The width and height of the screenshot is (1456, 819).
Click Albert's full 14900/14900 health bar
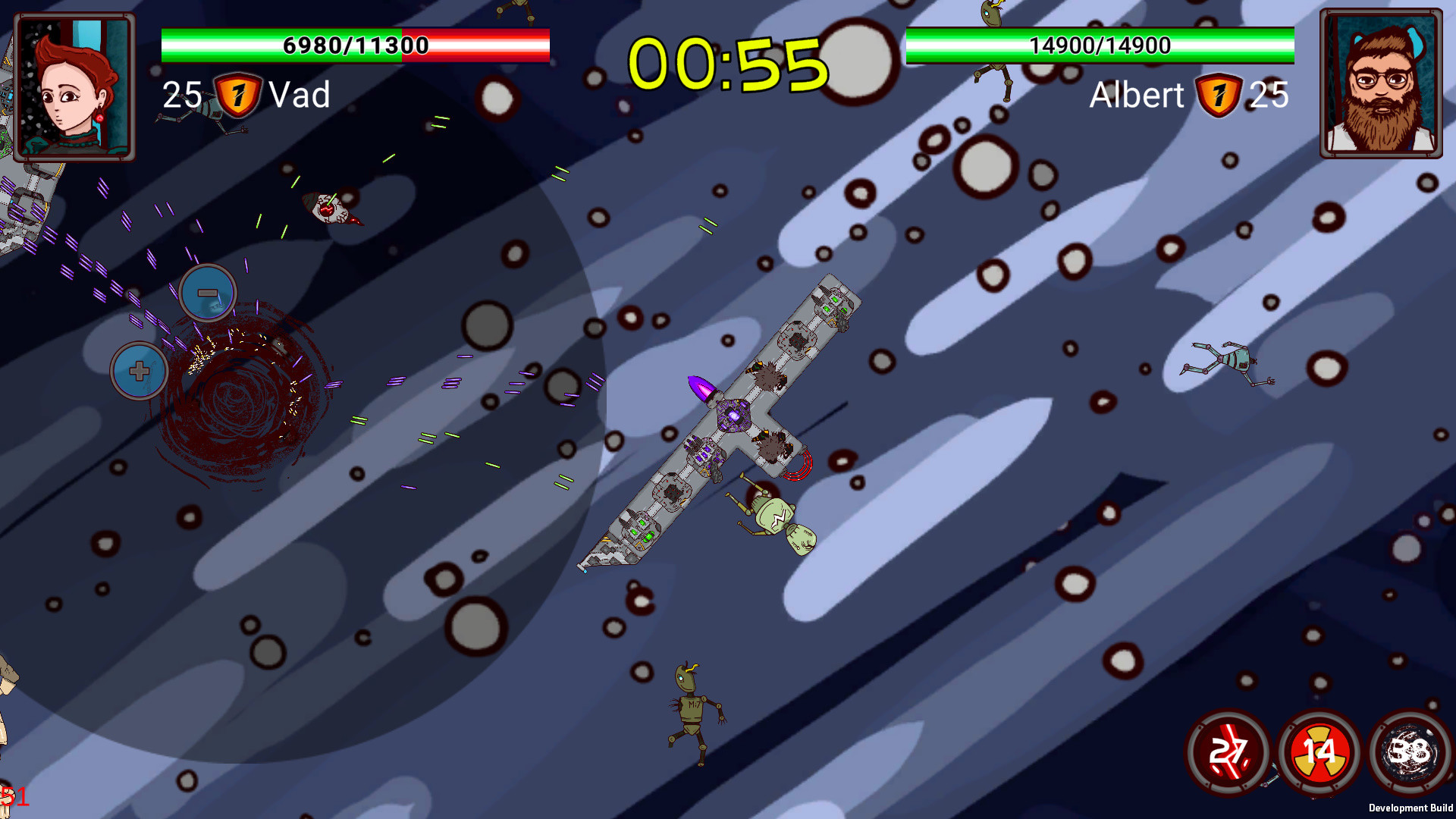(1100, 45)
